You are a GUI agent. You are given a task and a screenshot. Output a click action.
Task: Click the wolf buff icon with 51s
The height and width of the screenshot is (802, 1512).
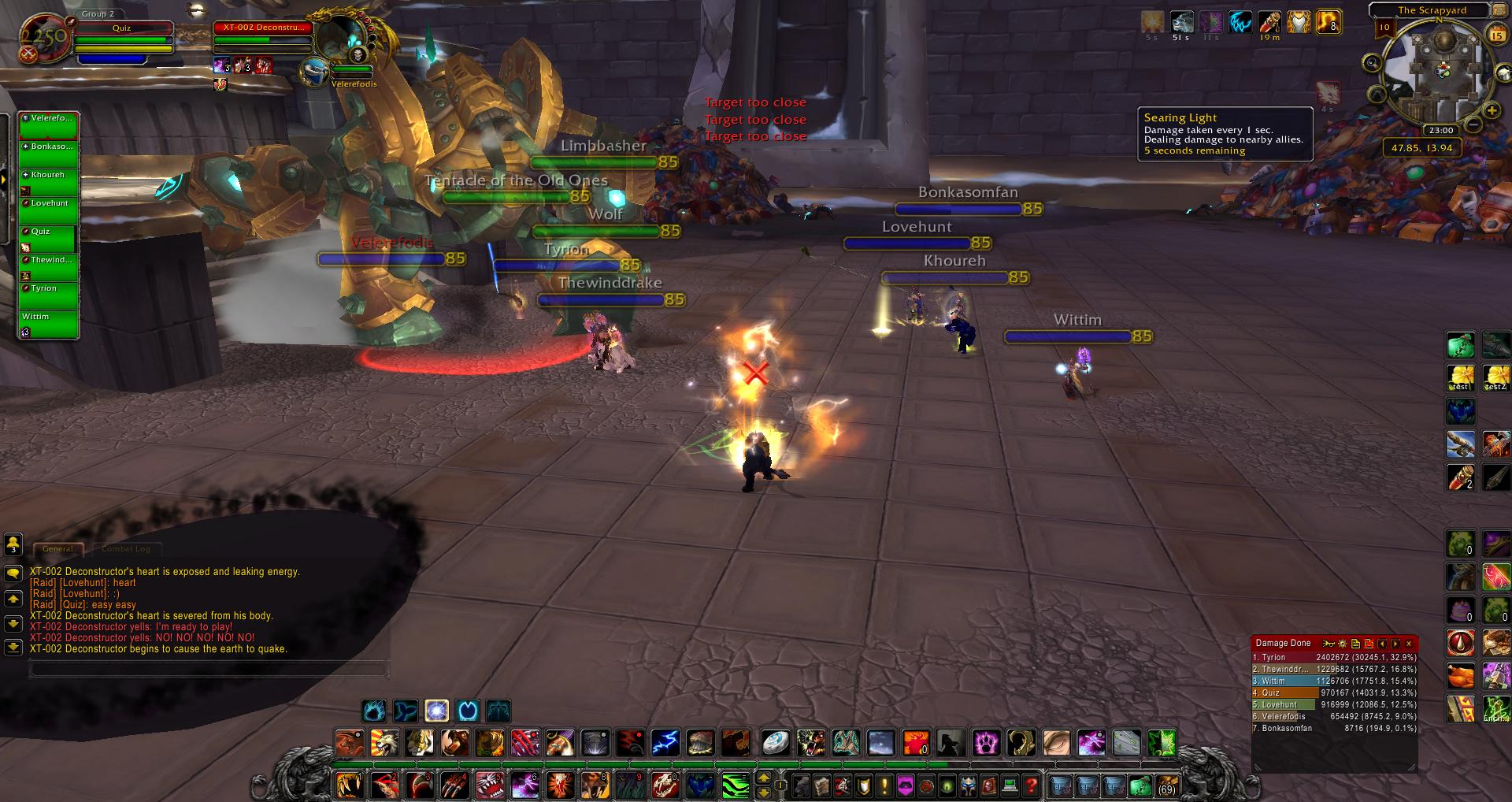pyautogui.click(x=1181, y=22)
